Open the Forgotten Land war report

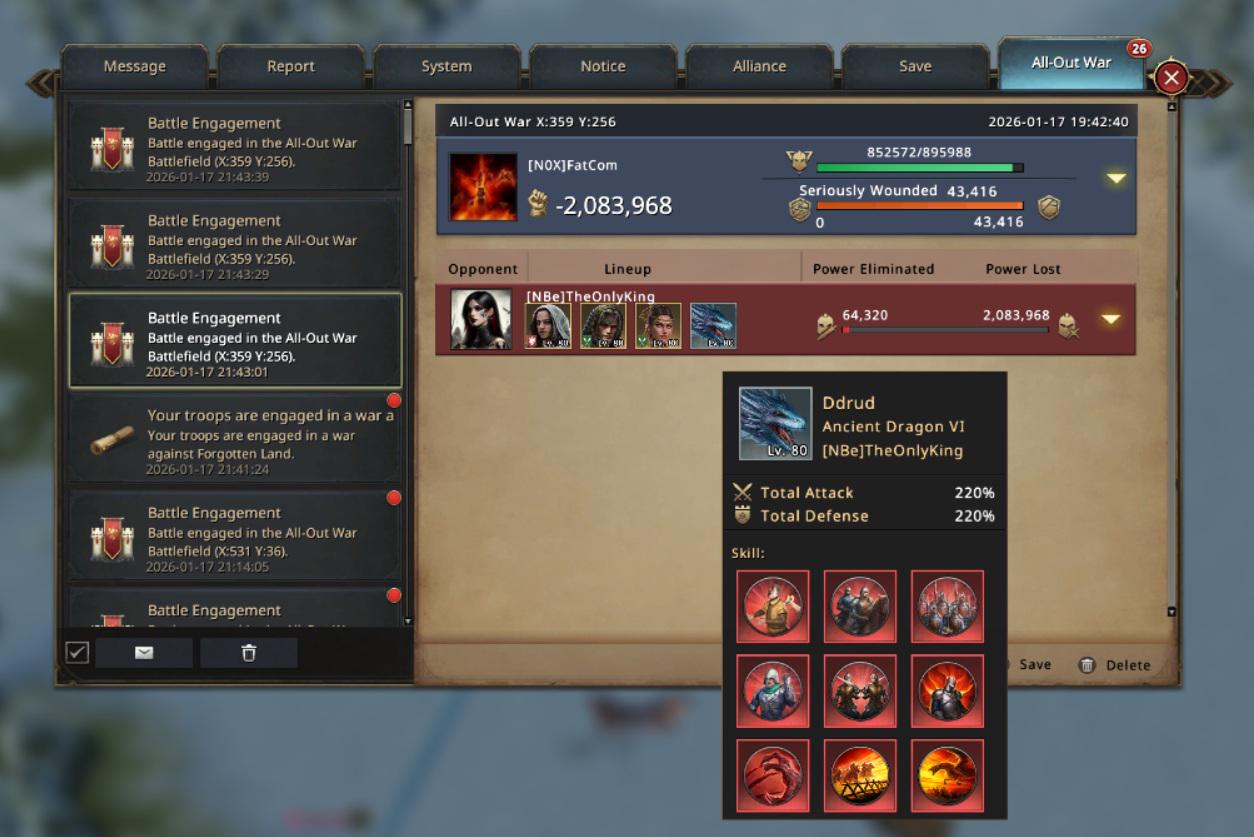[235, 437]
